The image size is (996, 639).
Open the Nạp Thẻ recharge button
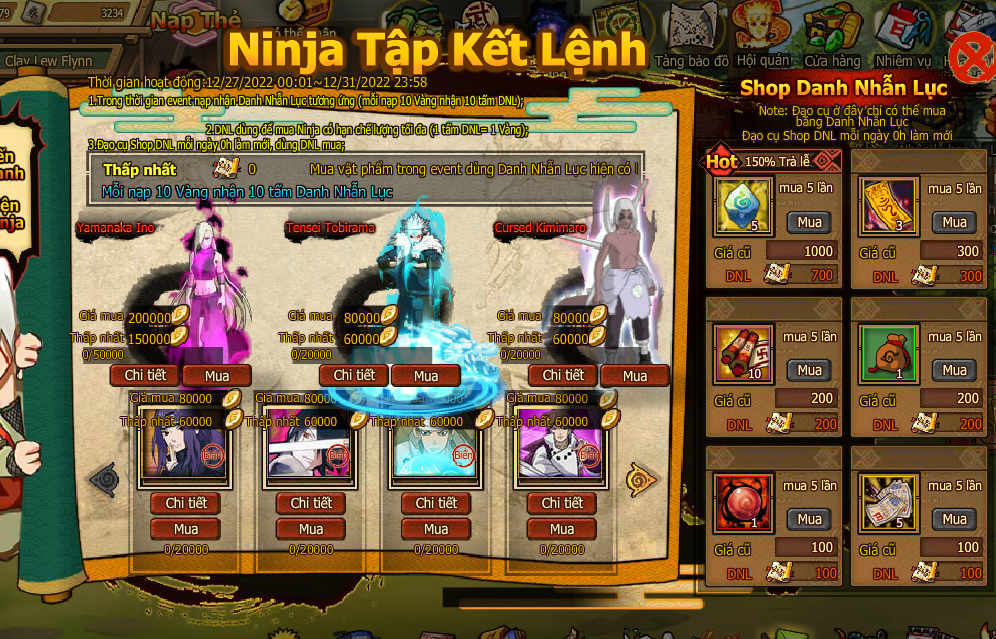(x=196, y=20)
